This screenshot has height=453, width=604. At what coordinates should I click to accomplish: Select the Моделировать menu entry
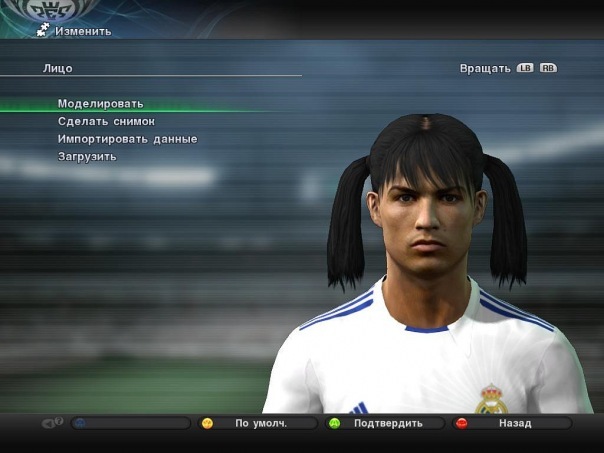click(101, 104)
